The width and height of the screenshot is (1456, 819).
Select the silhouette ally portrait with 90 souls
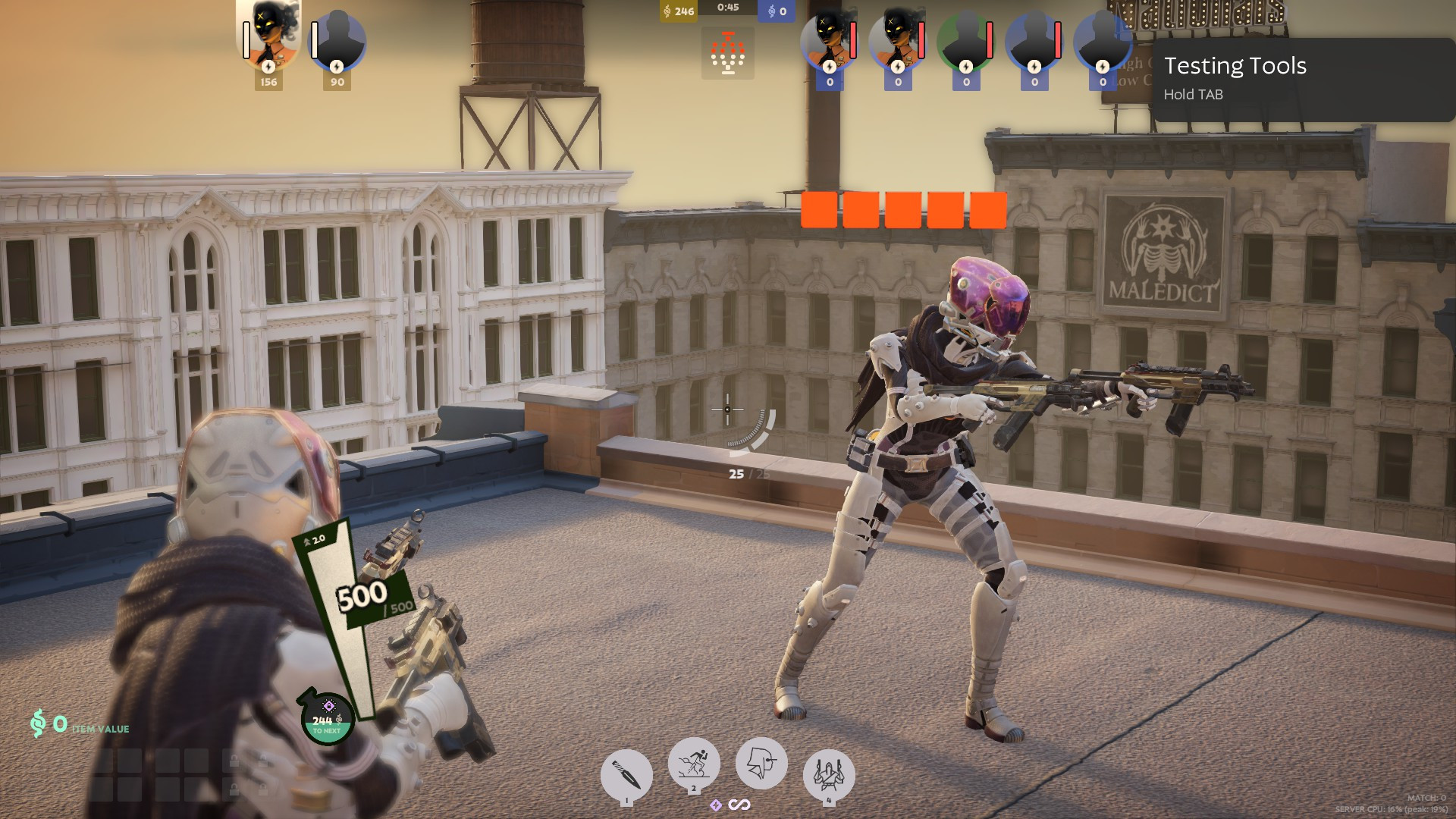point(337,42)
